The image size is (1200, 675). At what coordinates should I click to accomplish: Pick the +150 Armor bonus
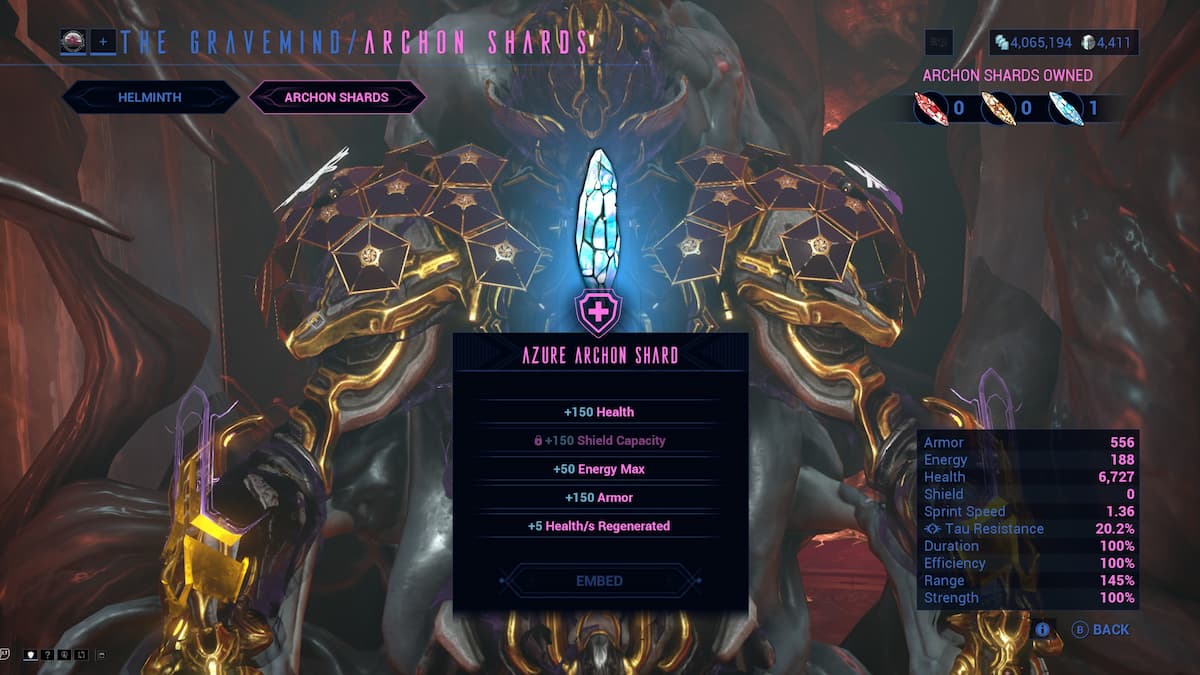coord(598,497)
